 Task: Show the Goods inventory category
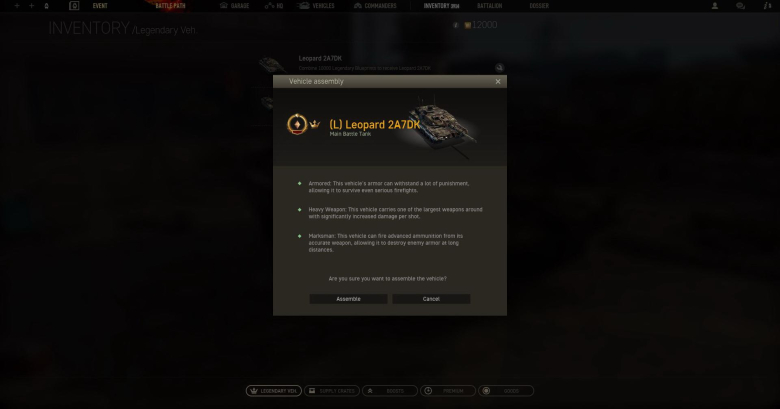coord(506,391)
